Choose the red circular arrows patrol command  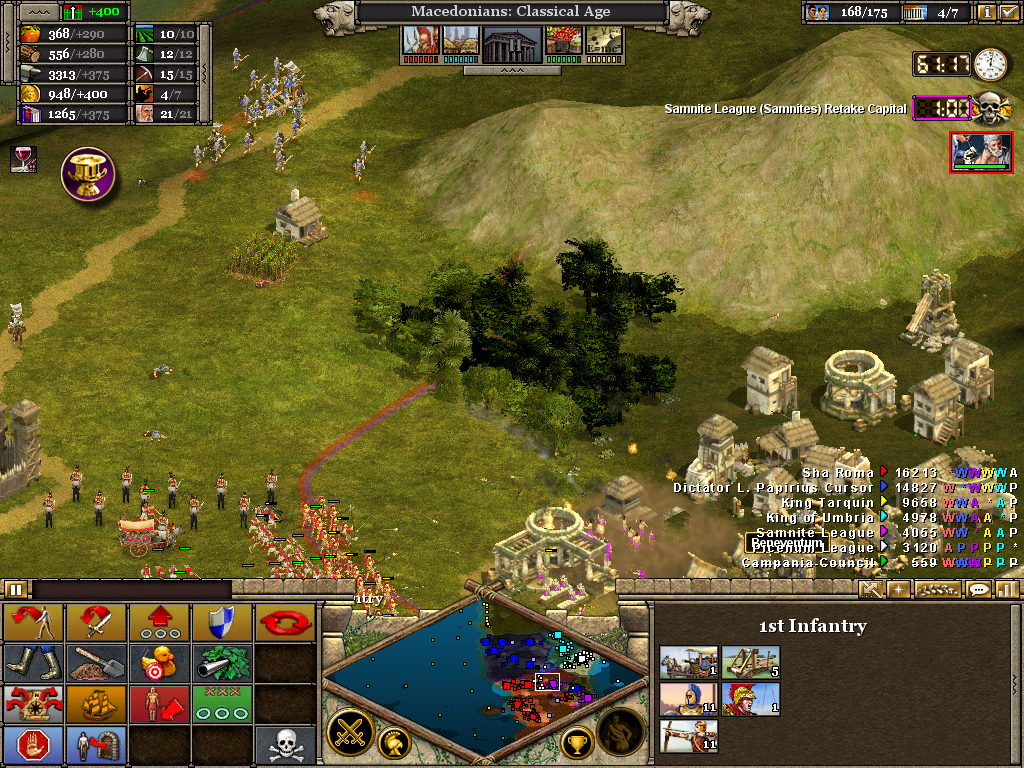285,622
